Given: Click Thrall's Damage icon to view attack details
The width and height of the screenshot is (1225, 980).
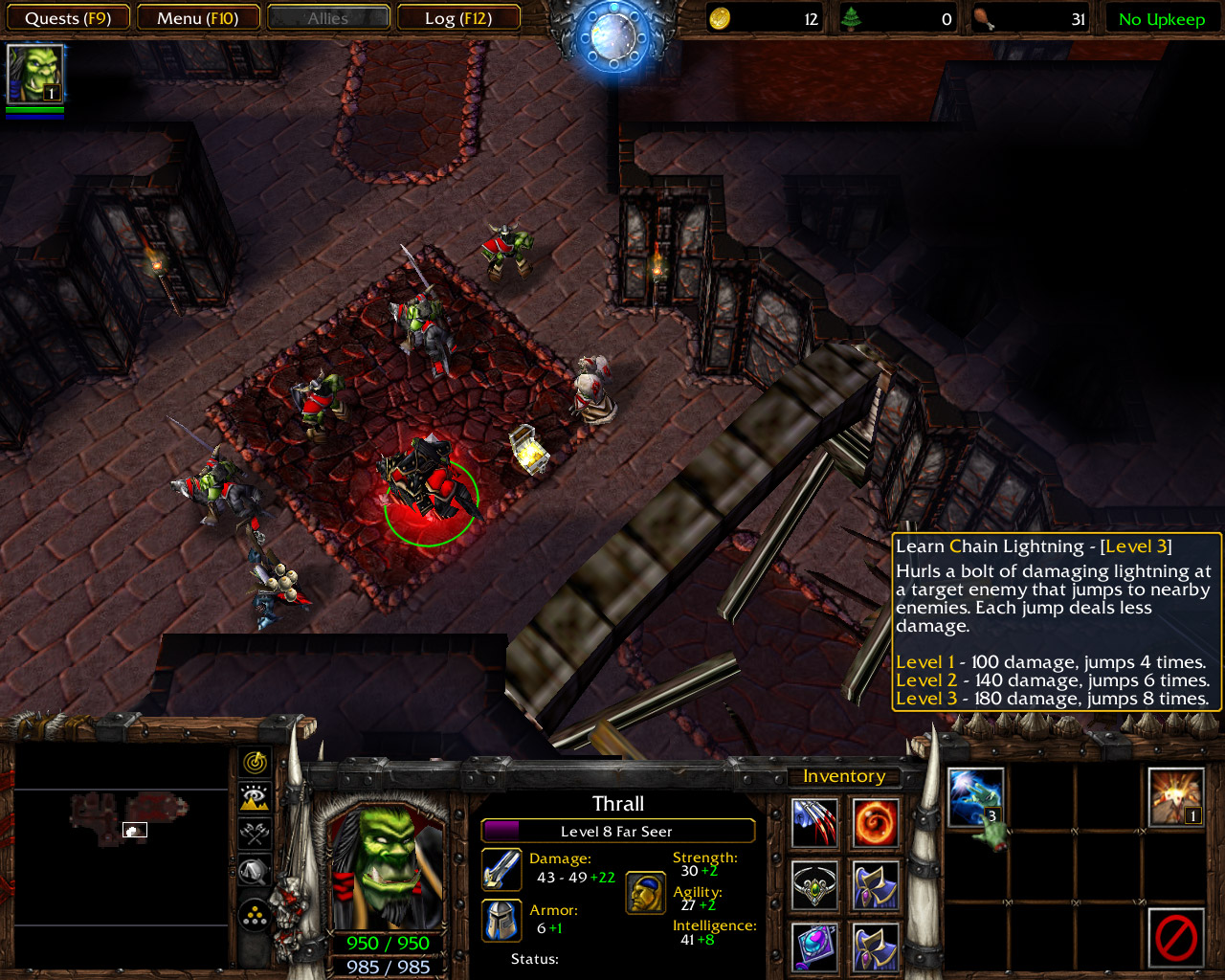Looking at the screenshot, I should pyautogui.click(x=501, y=869).
